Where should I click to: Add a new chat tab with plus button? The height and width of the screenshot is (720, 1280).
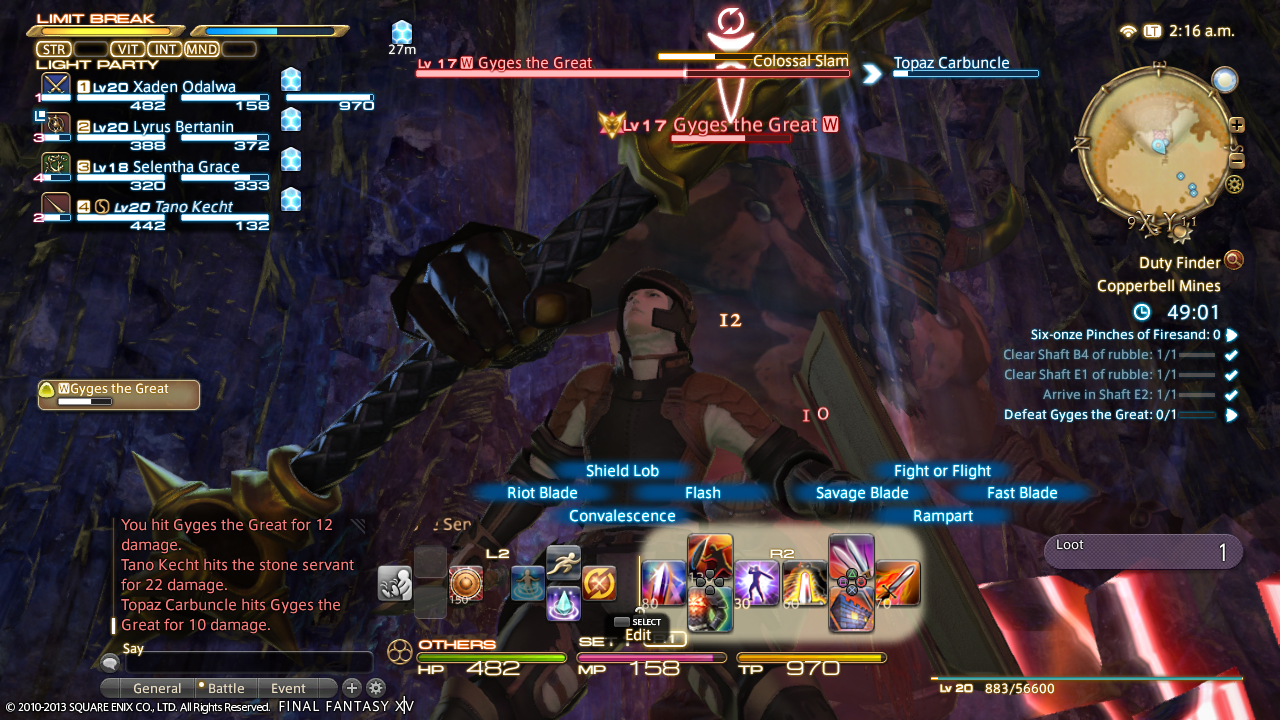(x=352, y=688)
